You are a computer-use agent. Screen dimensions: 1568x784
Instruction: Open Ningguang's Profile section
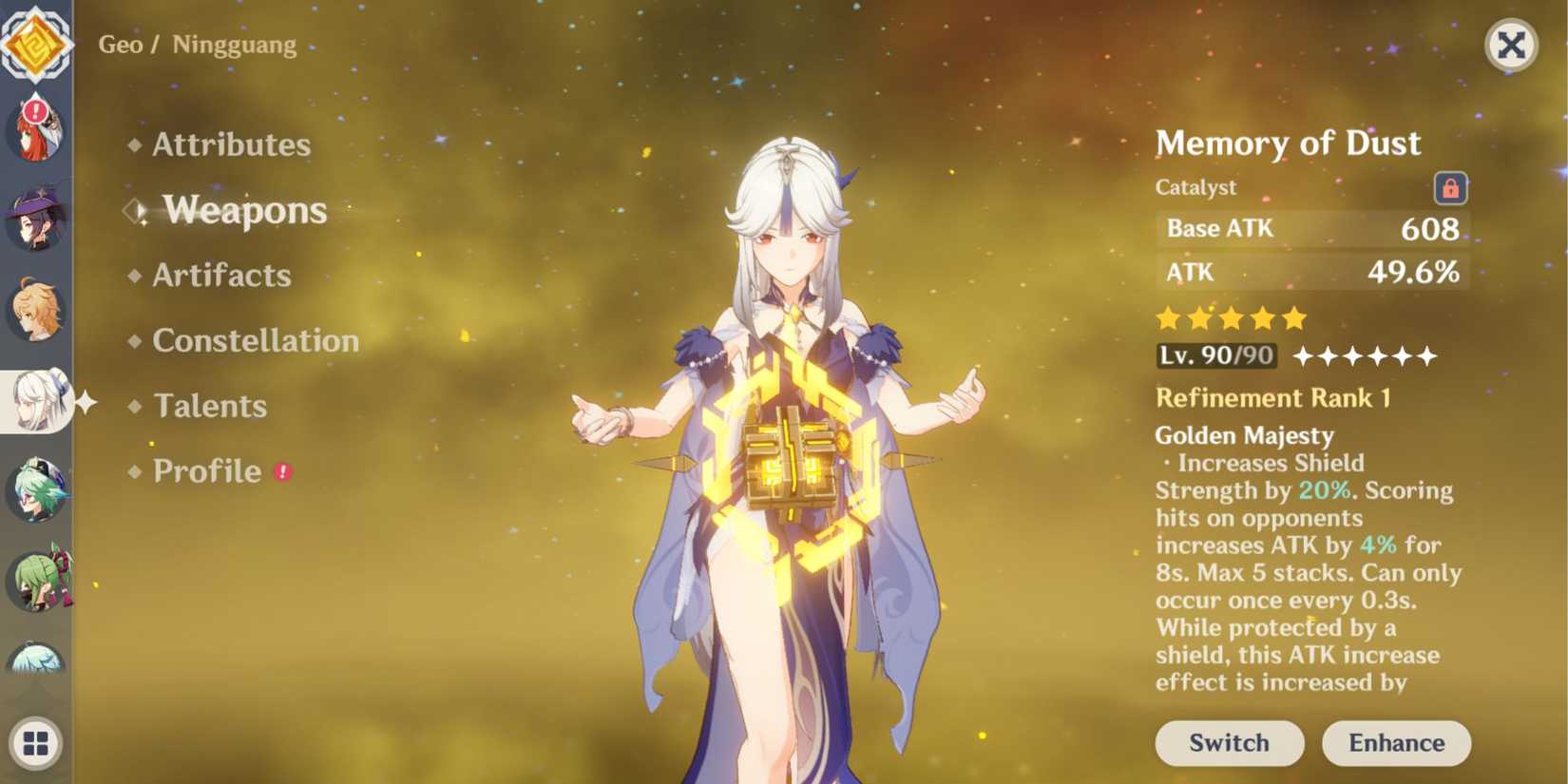(208, 470)
